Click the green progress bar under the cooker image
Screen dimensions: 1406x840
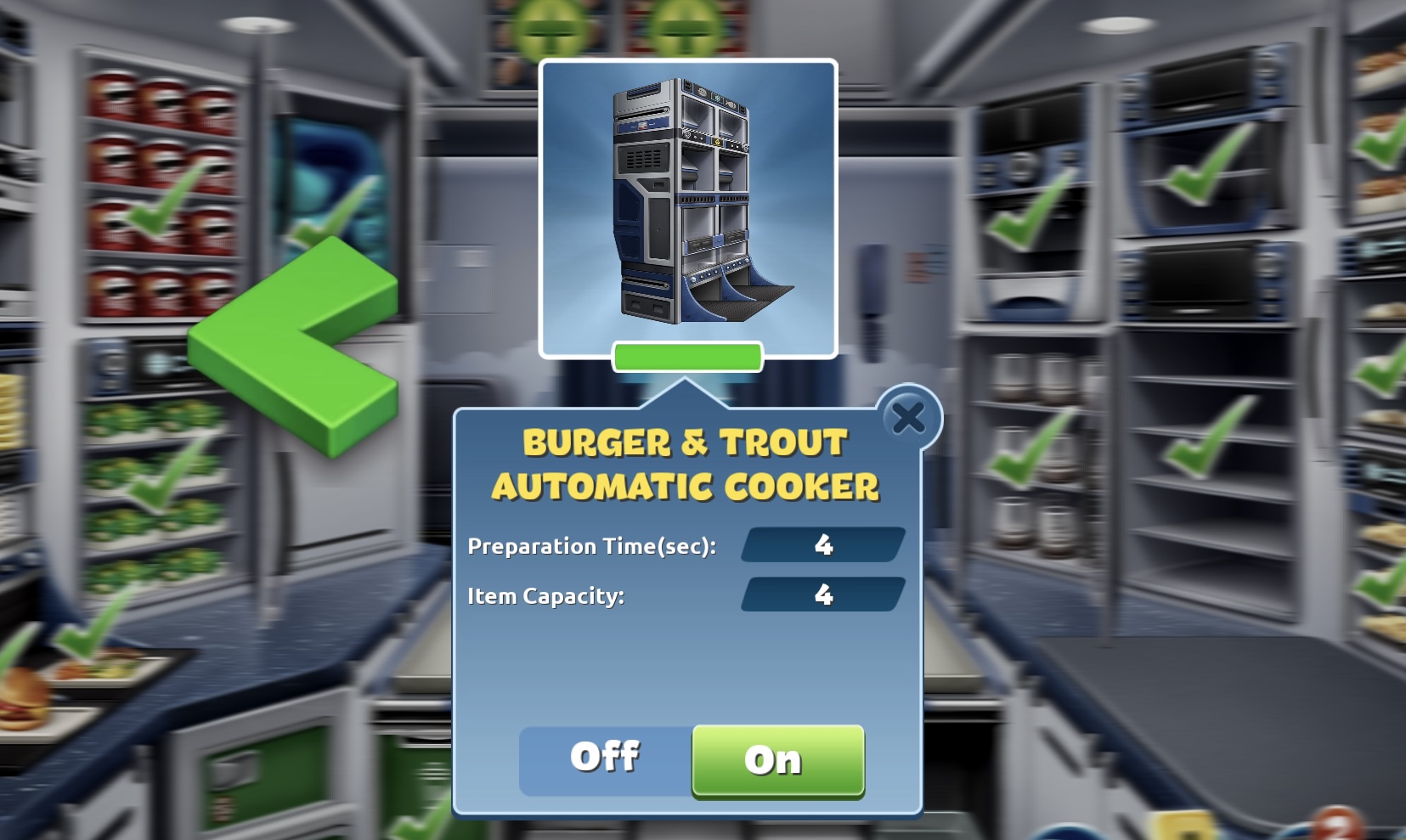(690, 358)
